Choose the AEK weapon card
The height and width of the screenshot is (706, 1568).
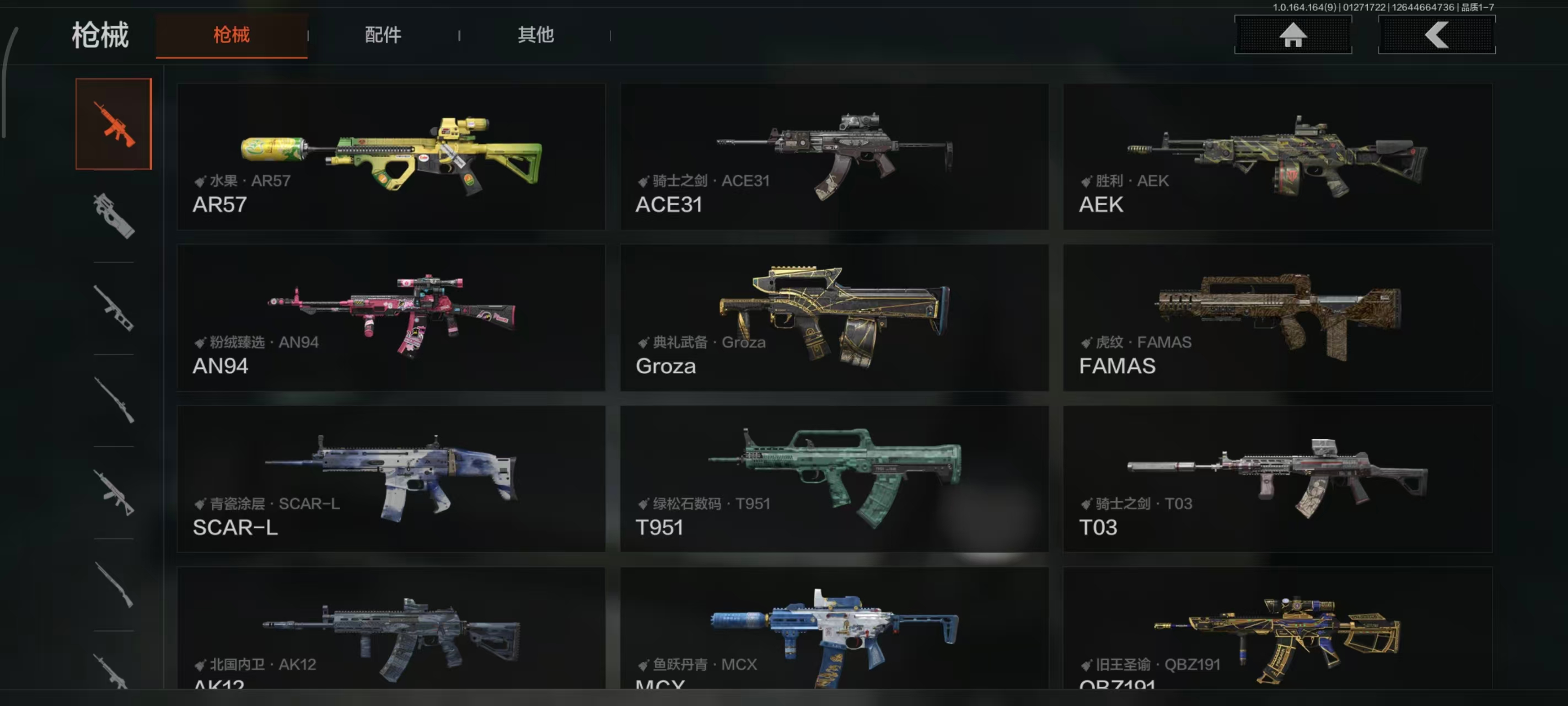point(1277,157)
